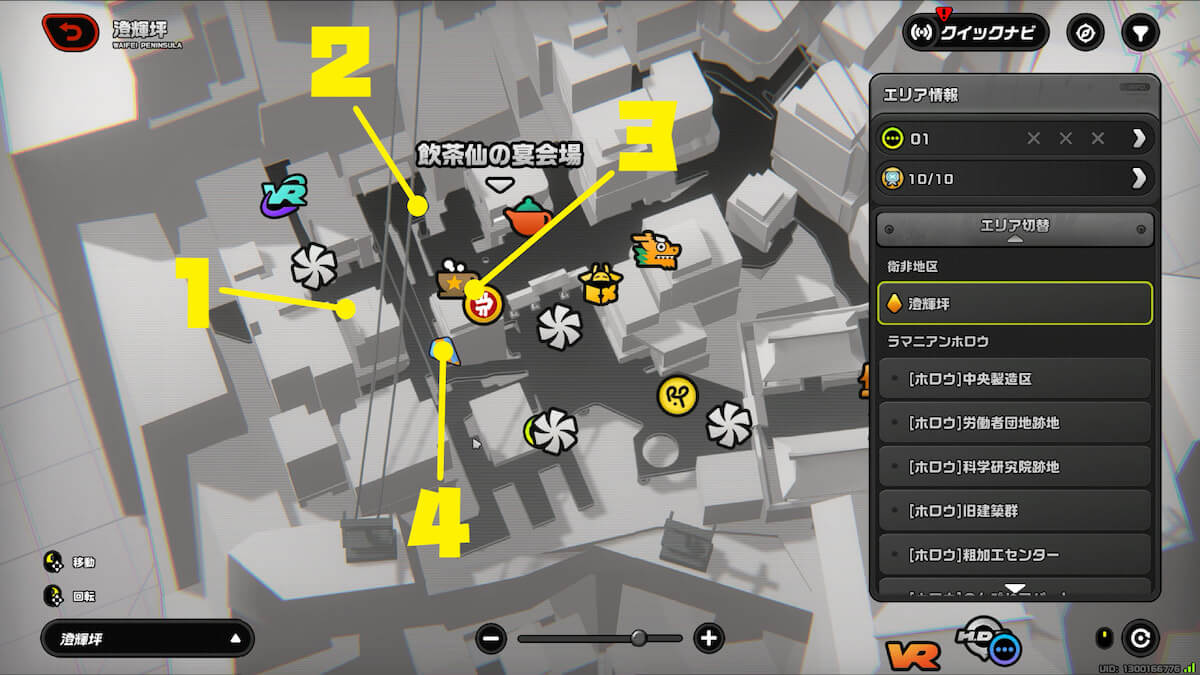The height and width of the screenshot is (675, 1200).
Task: Click the red back arrow button
Action: coord(71,31)
